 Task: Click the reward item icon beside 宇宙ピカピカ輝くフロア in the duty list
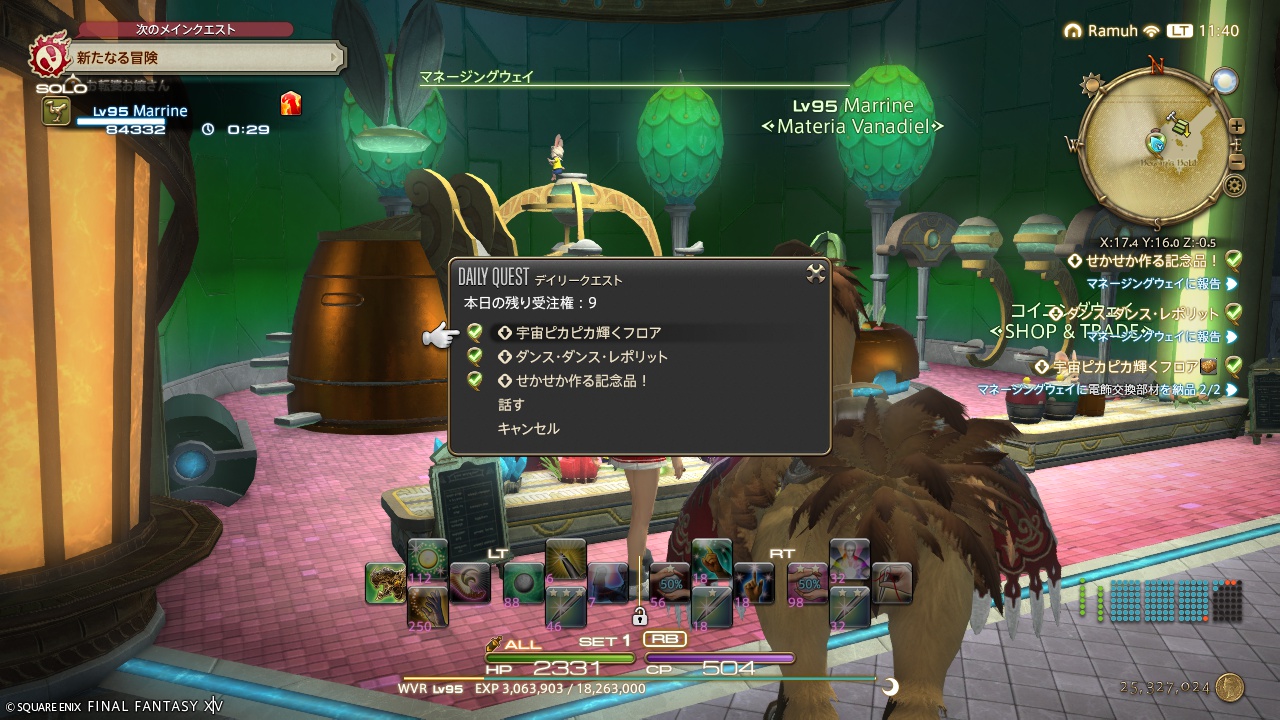click(x=1209, y=366)
